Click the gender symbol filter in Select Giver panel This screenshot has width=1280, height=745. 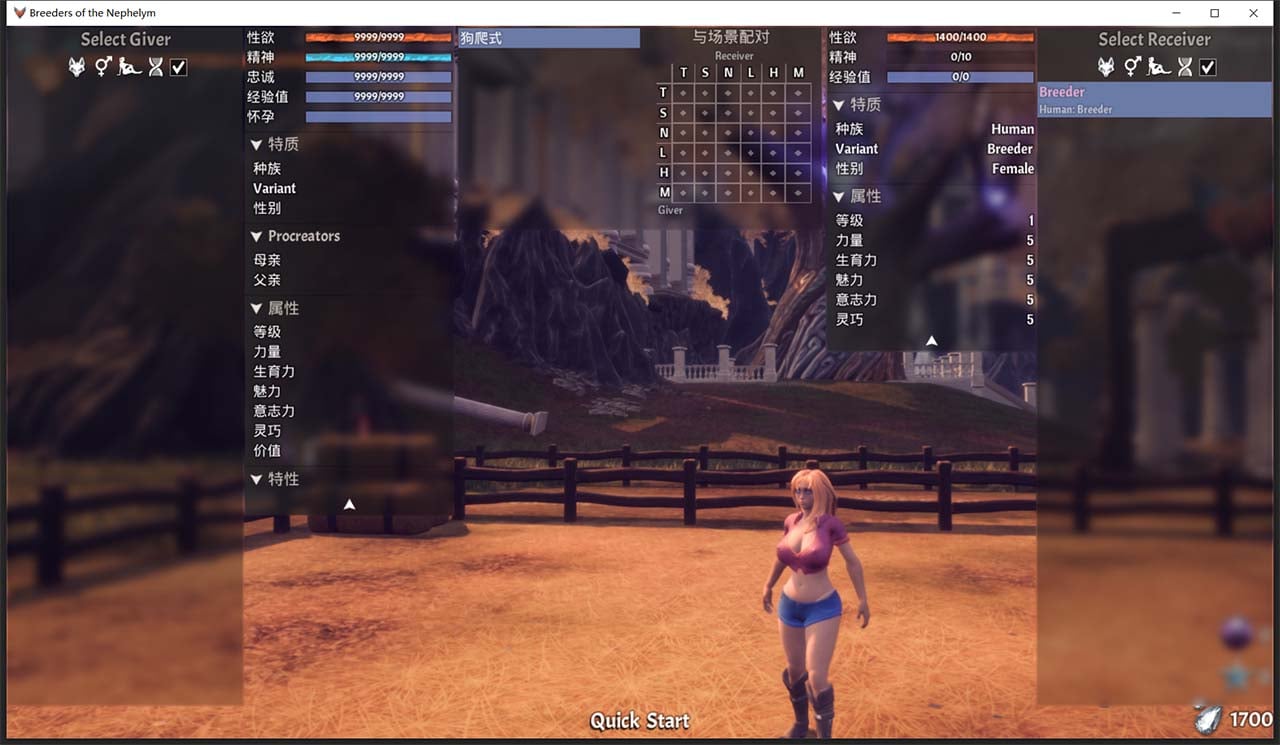pos(103,67)
